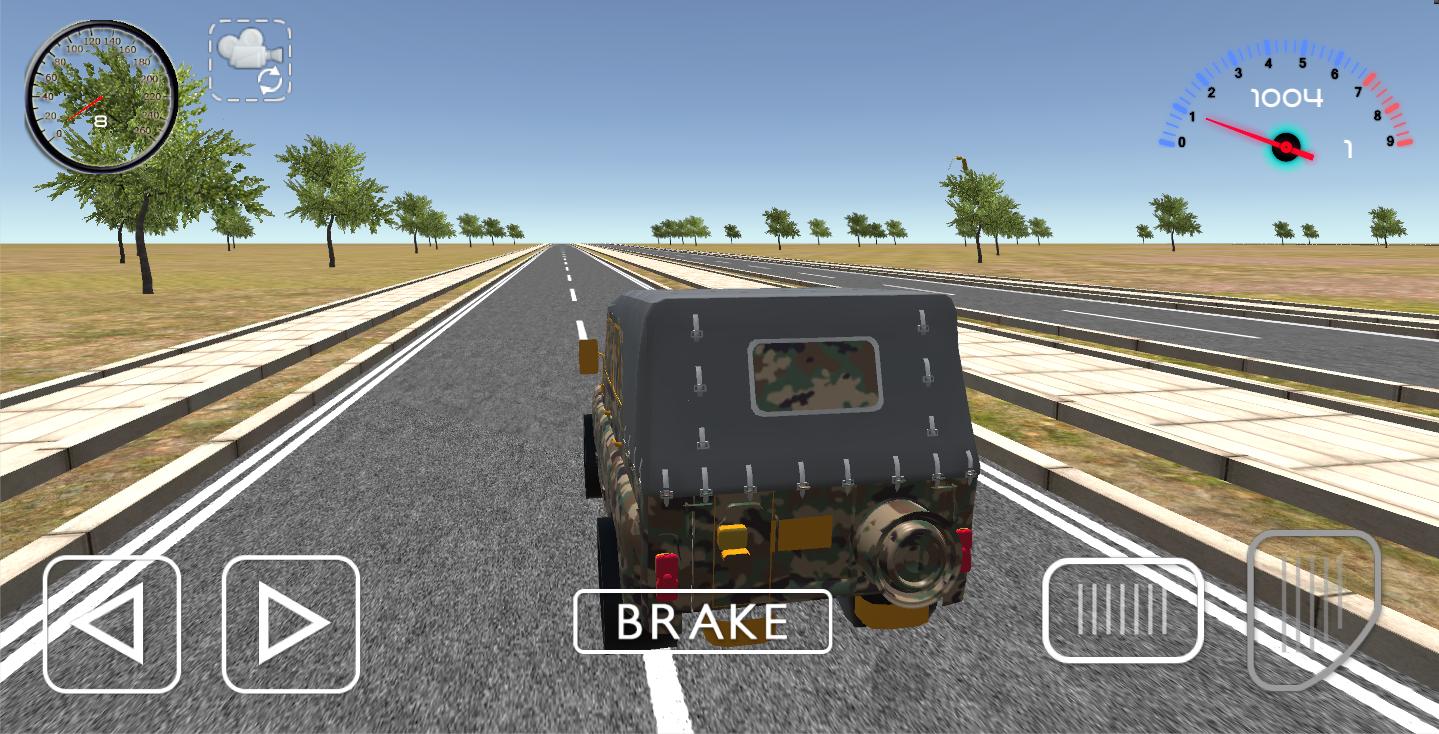Click the gear indicator showing 1
Image resolution: width=1439 pixels, height=734 pixels.
coord(1347,148)
